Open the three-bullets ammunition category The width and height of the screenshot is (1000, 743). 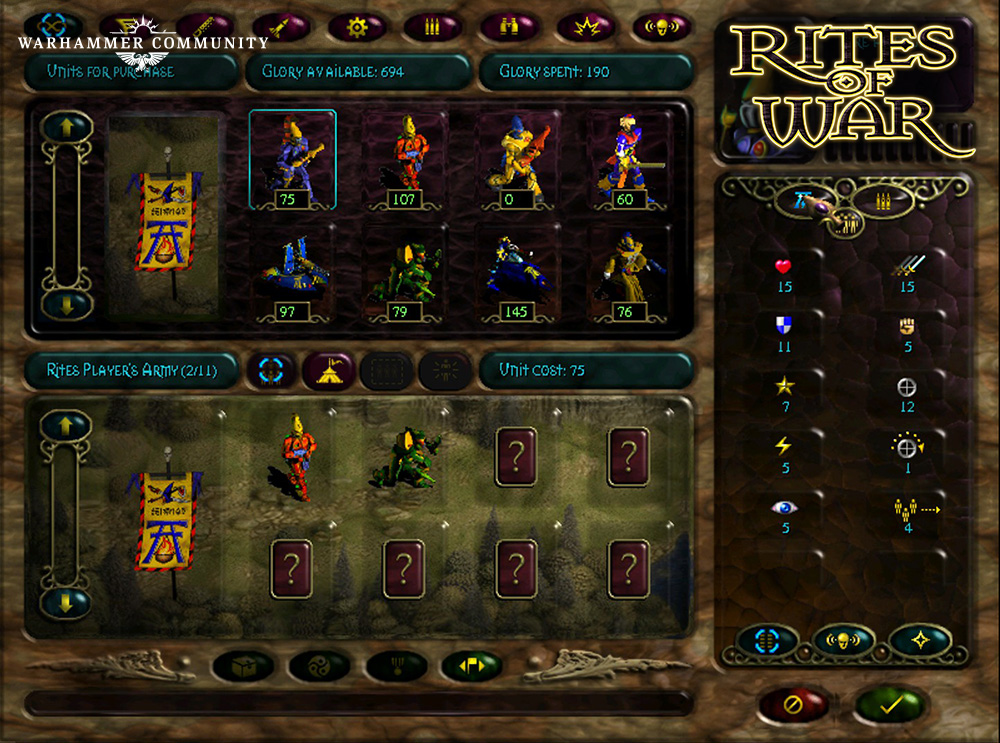coord(432,26)
